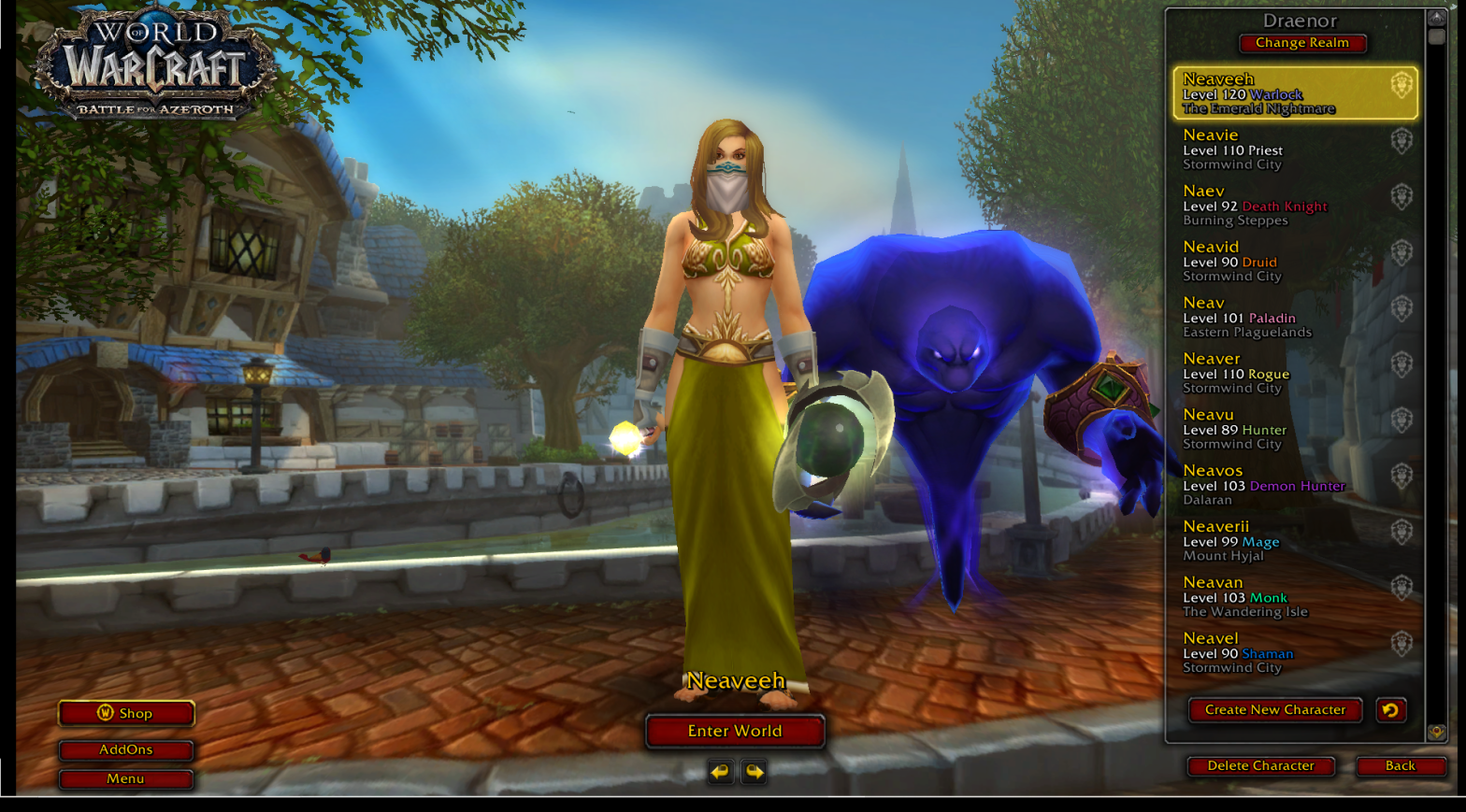Open the AddOns list
1466x812 pixels.
[x=126, y=749]
